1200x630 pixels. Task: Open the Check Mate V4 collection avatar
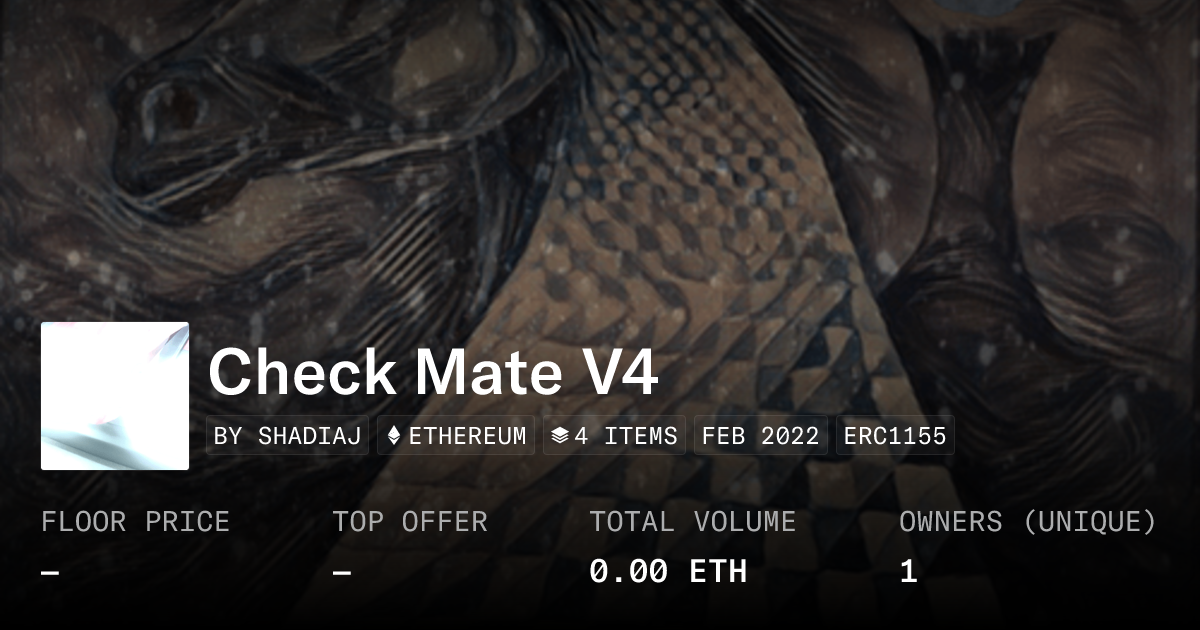coord(115,396)
